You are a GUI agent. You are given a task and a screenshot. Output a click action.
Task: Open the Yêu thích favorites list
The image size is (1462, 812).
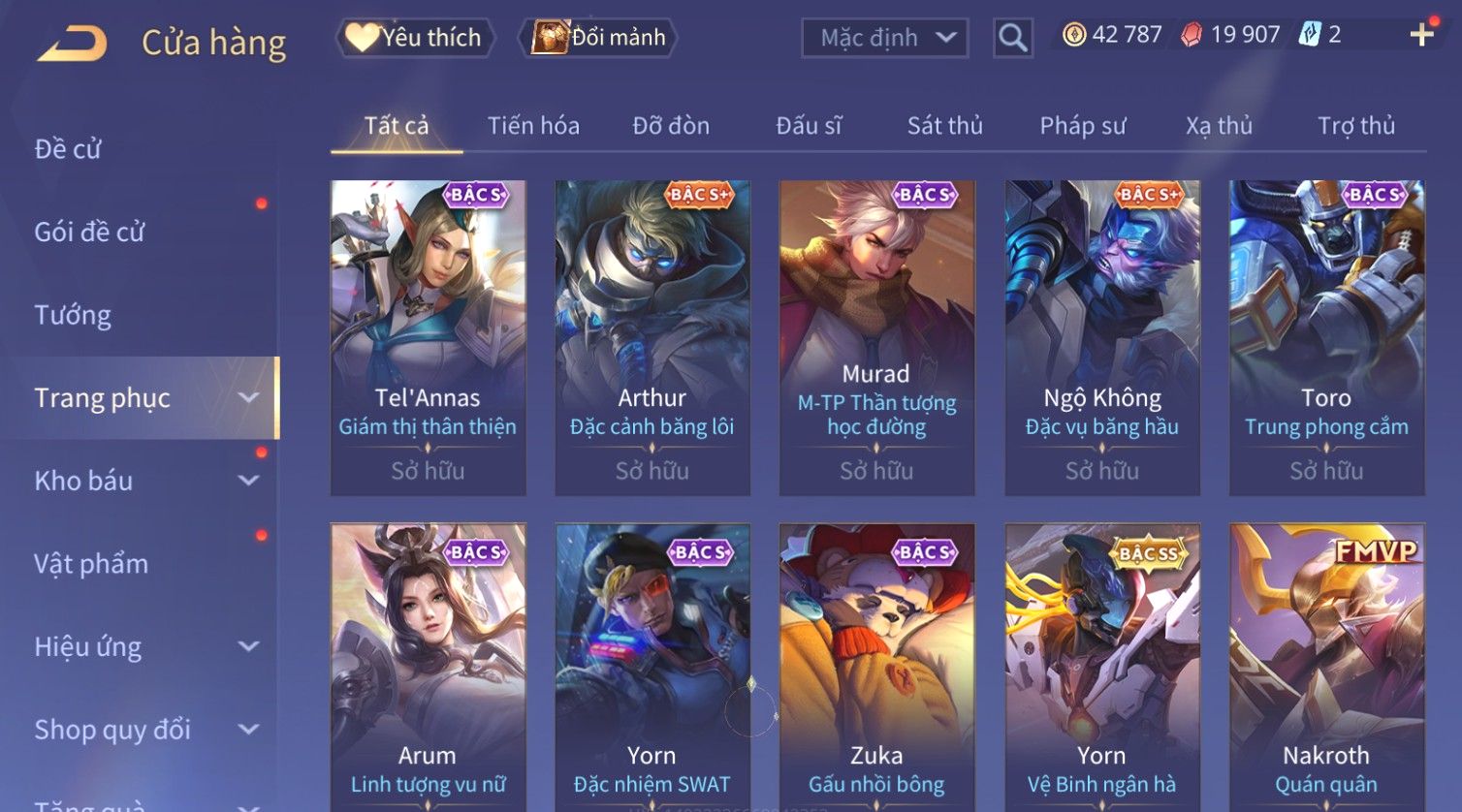(x=416, y=38)
